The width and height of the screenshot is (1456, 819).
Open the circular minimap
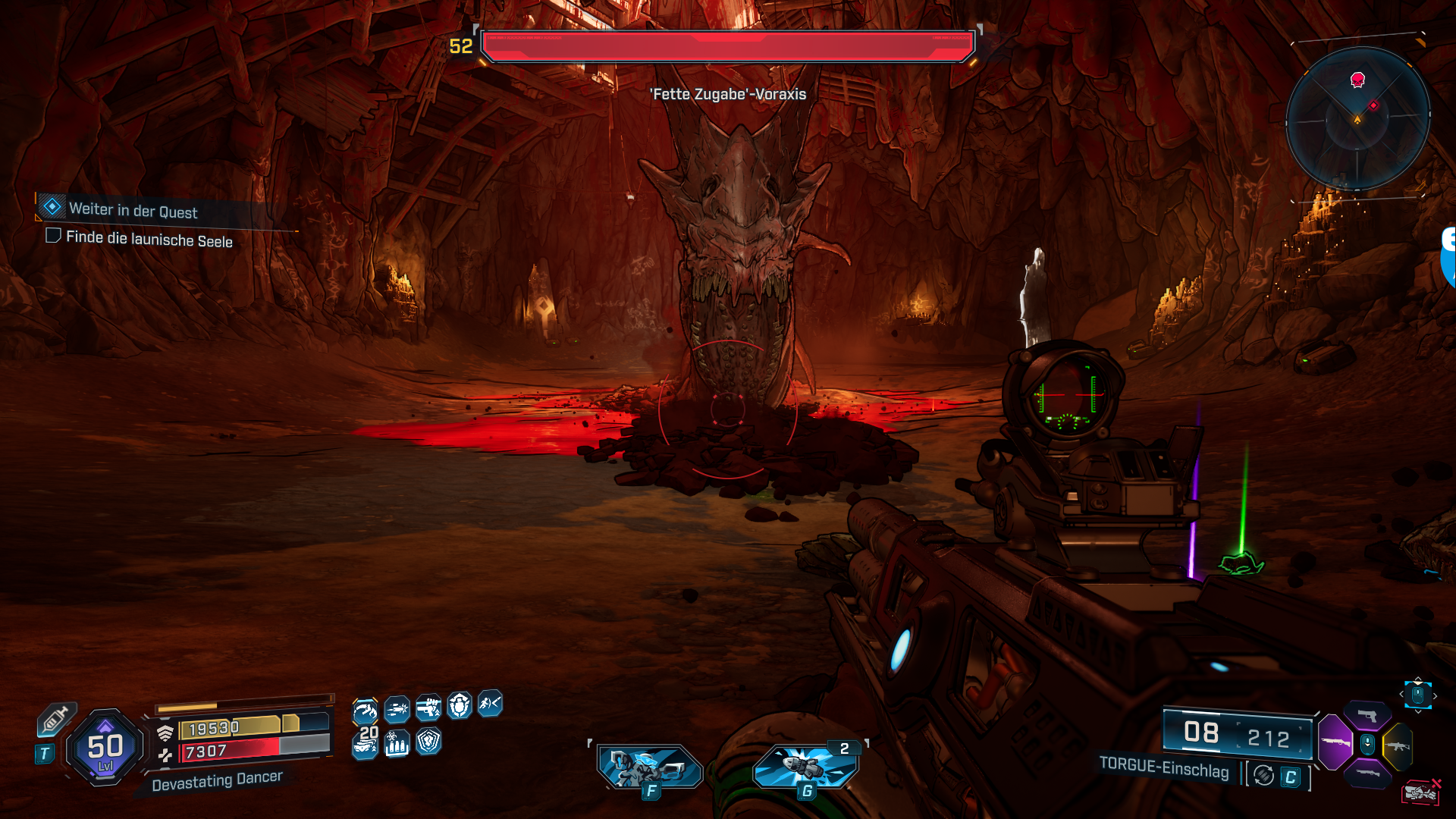(1358, 119)
